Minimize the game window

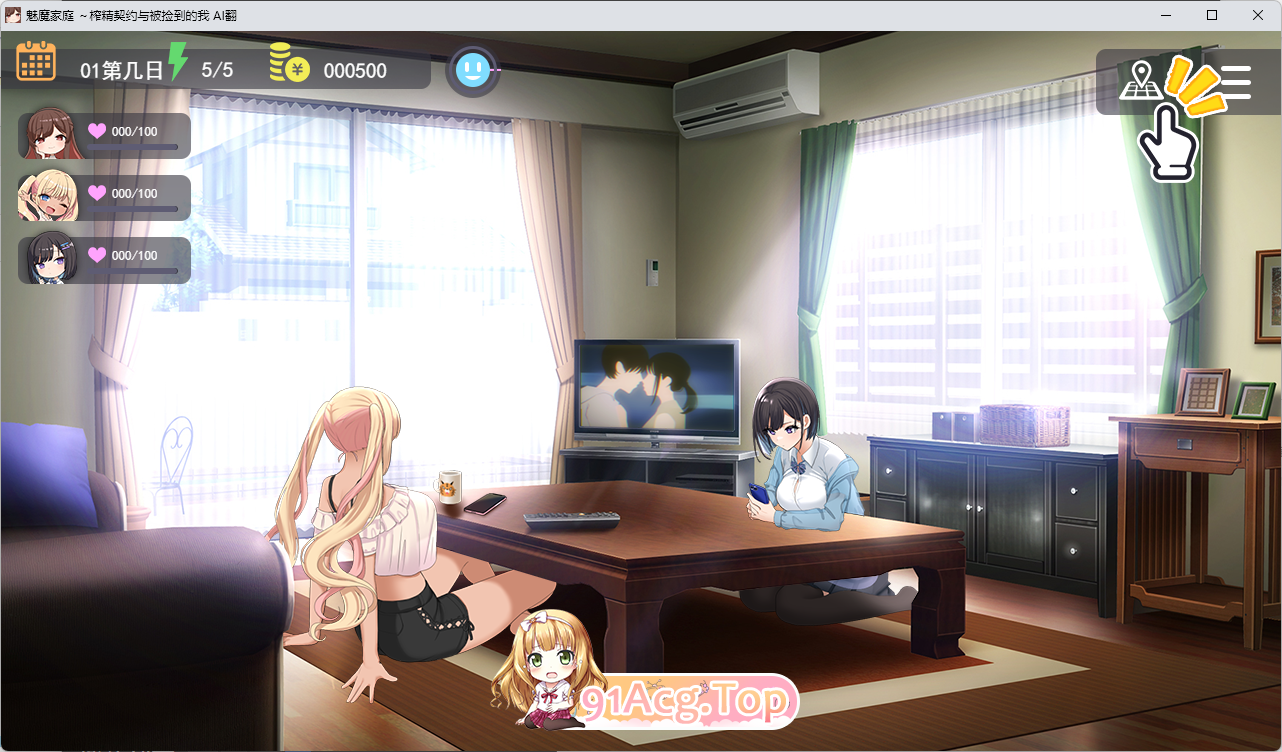pos(1166,15)
